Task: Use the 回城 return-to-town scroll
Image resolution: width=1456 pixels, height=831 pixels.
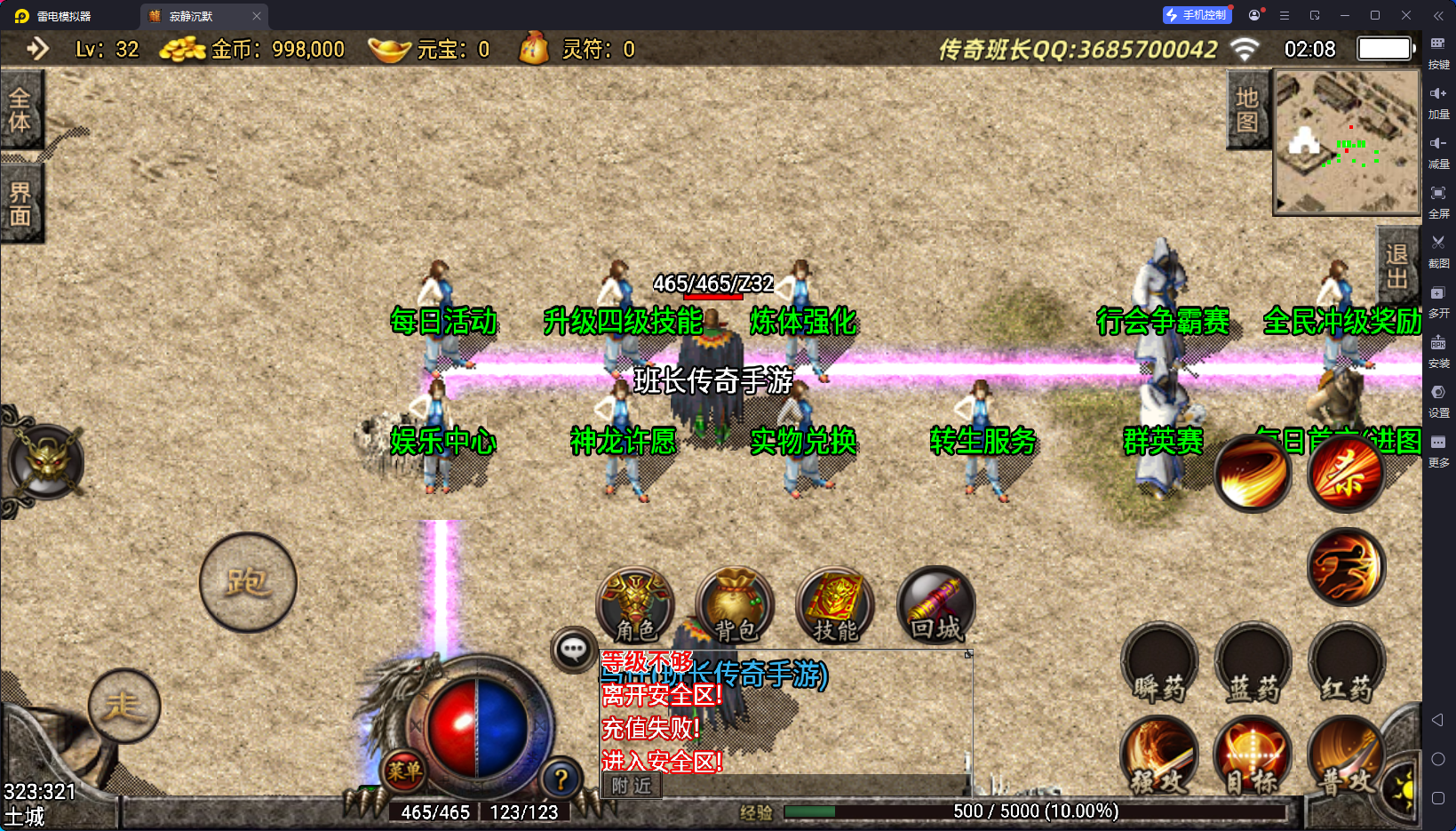Action: 935,606
